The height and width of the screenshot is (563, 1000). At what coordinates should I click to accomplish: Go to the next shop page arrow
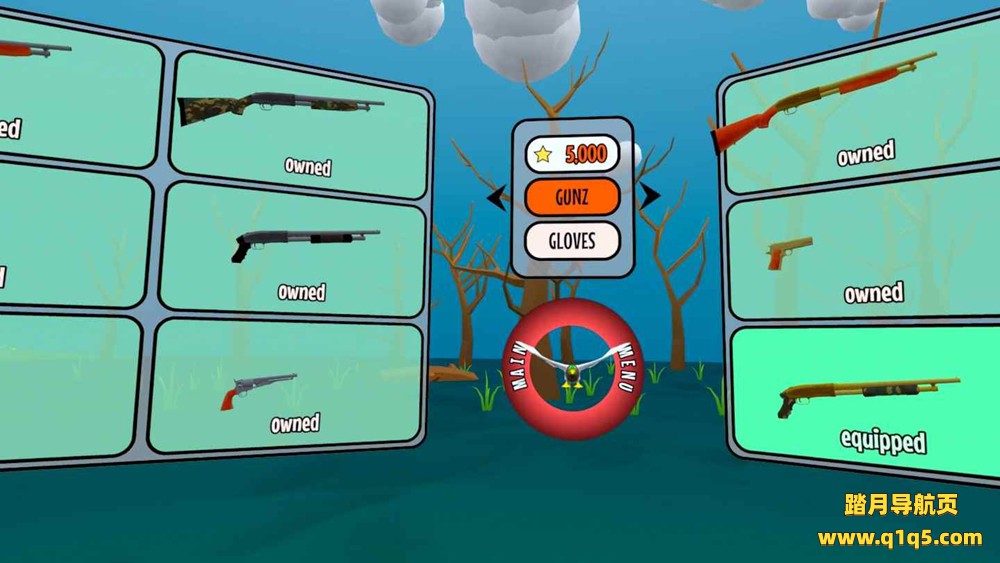649,196
